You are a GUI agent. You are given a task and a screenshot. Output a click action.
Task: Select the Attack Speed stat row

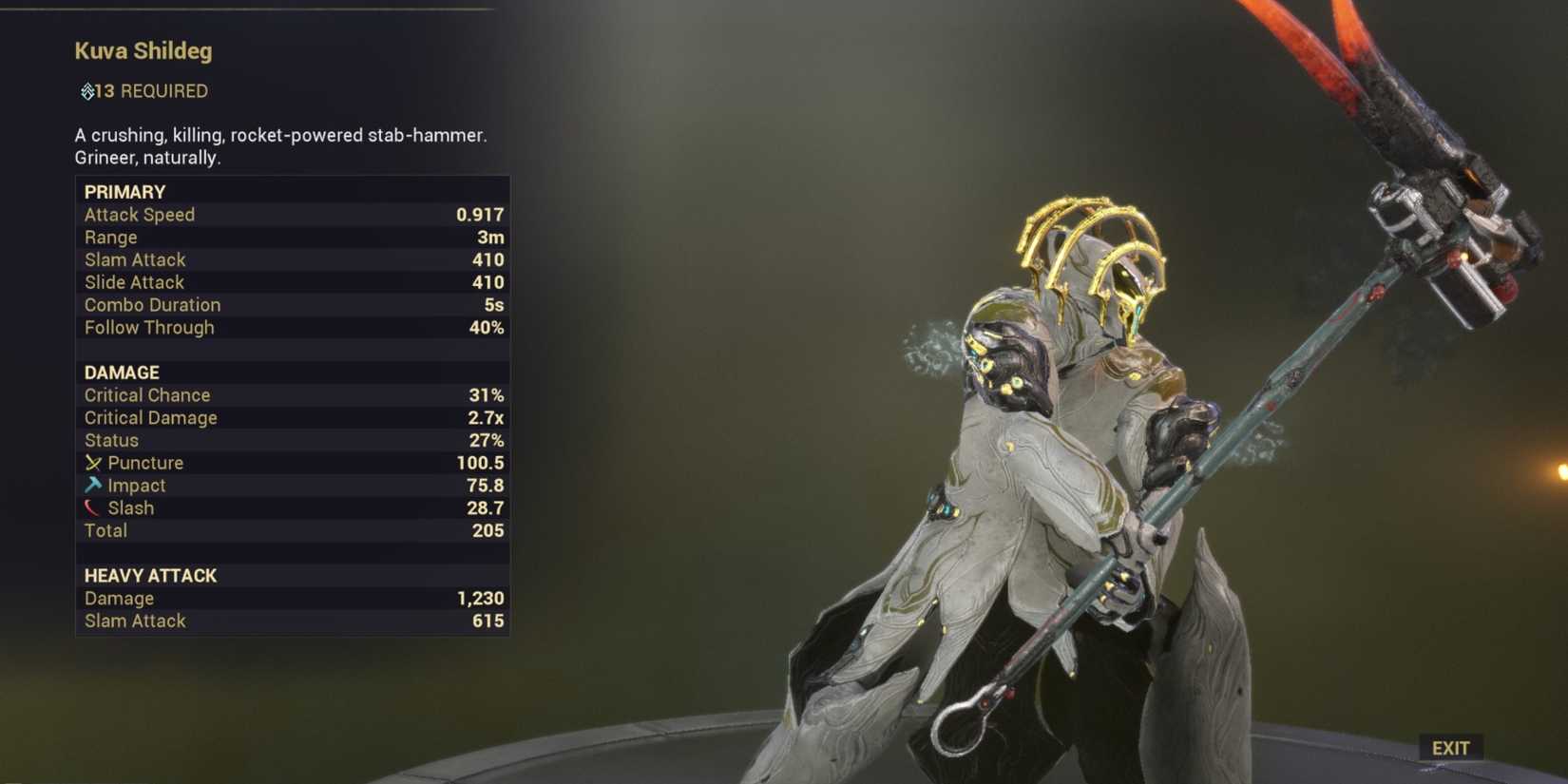click(x=285, y=215)
